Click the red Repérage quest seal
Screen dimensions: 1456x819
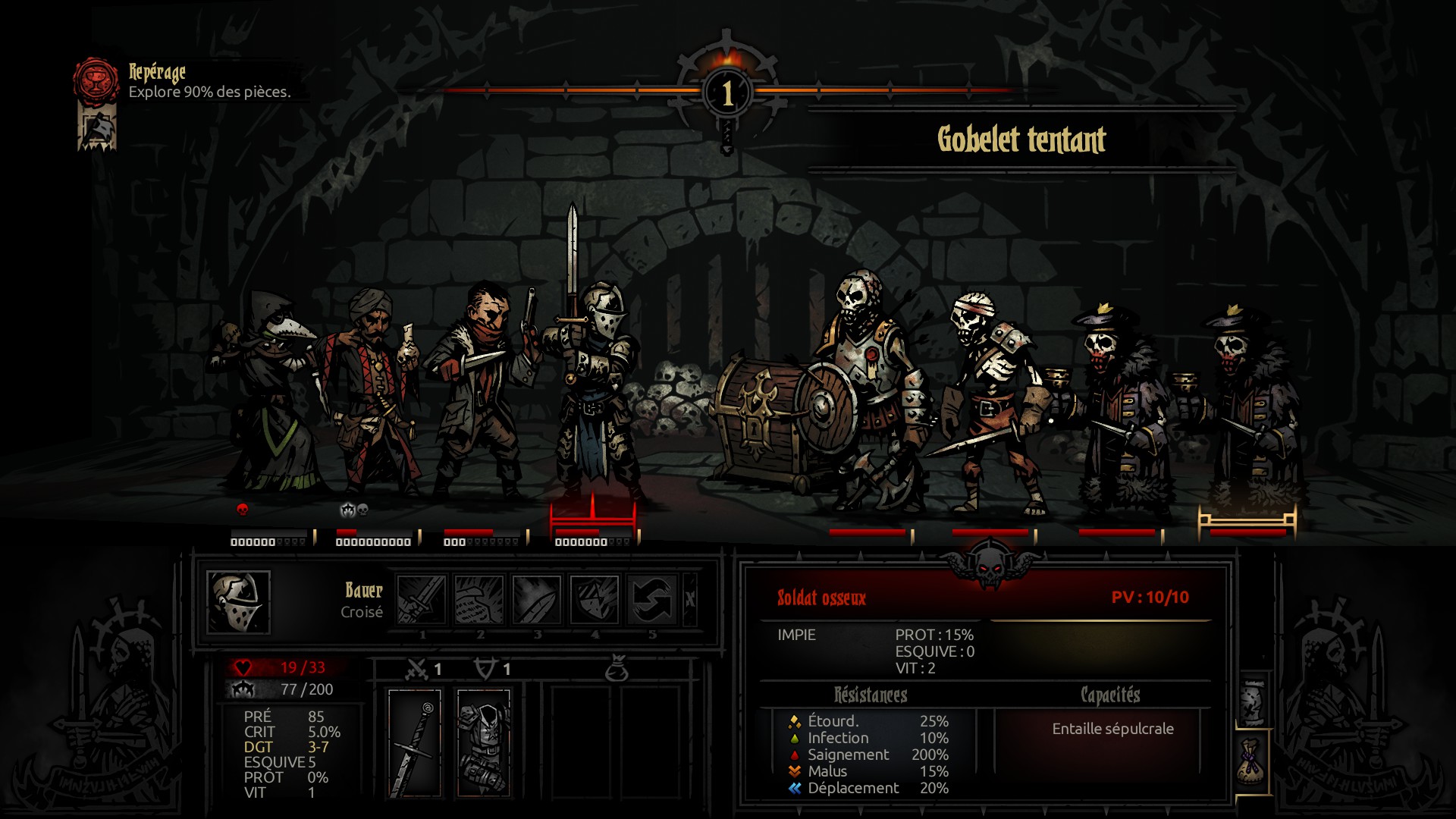coord(96,80)
